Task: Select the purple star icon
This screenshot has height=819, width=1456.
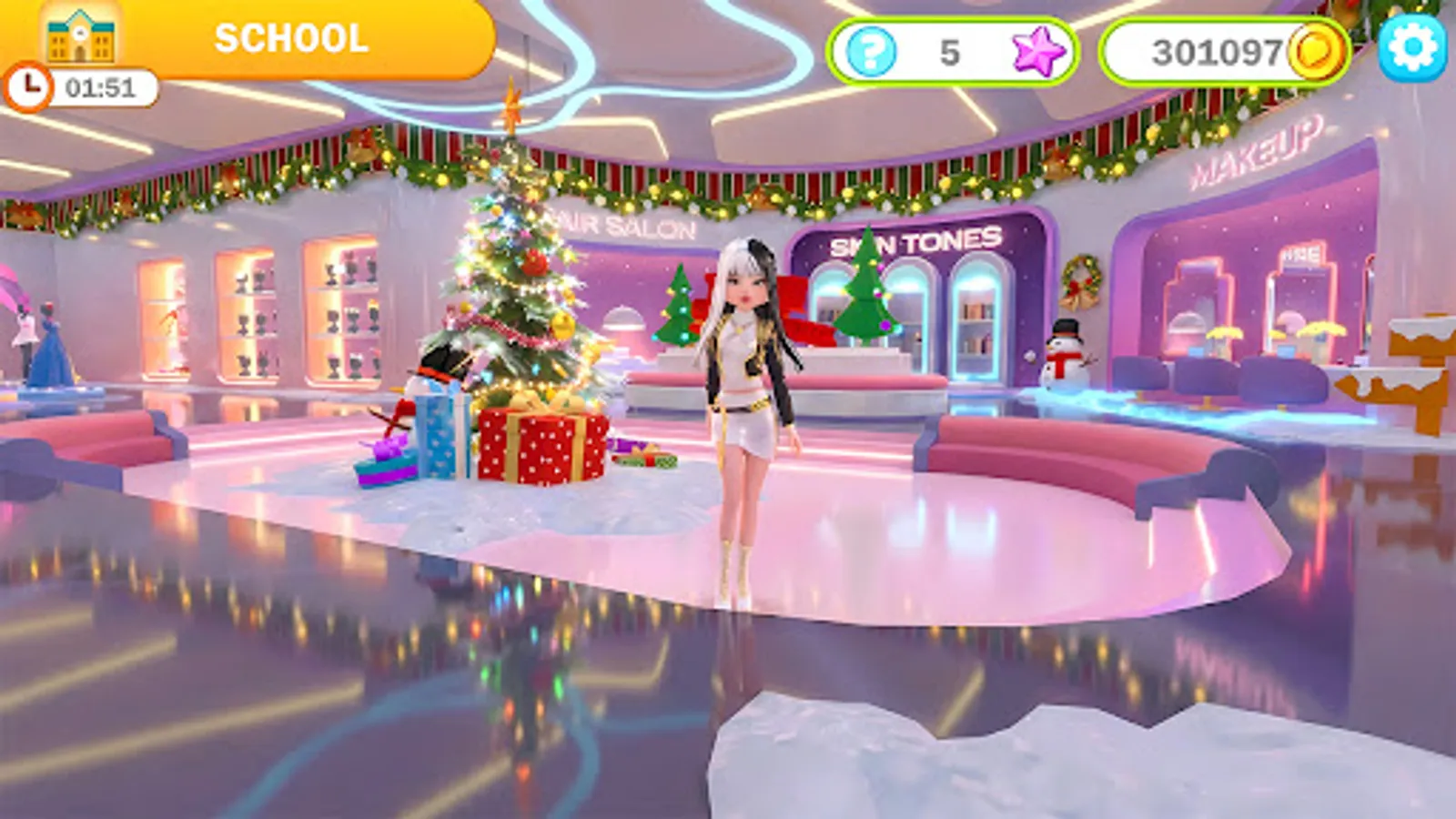Action: [x=1036, y=52]
